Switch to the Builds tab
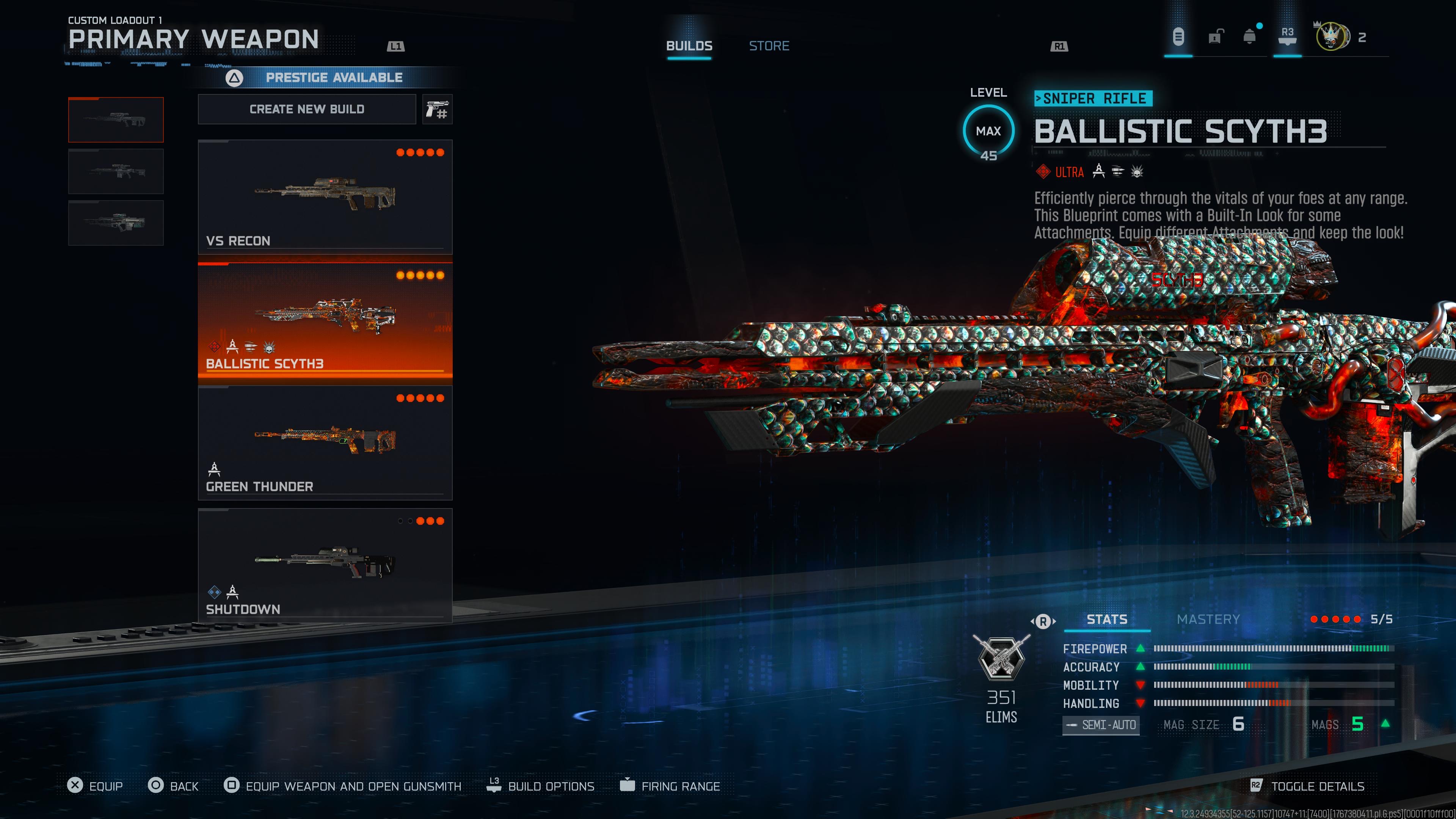This screenshot has height=819, width=1456. [689, 46]
